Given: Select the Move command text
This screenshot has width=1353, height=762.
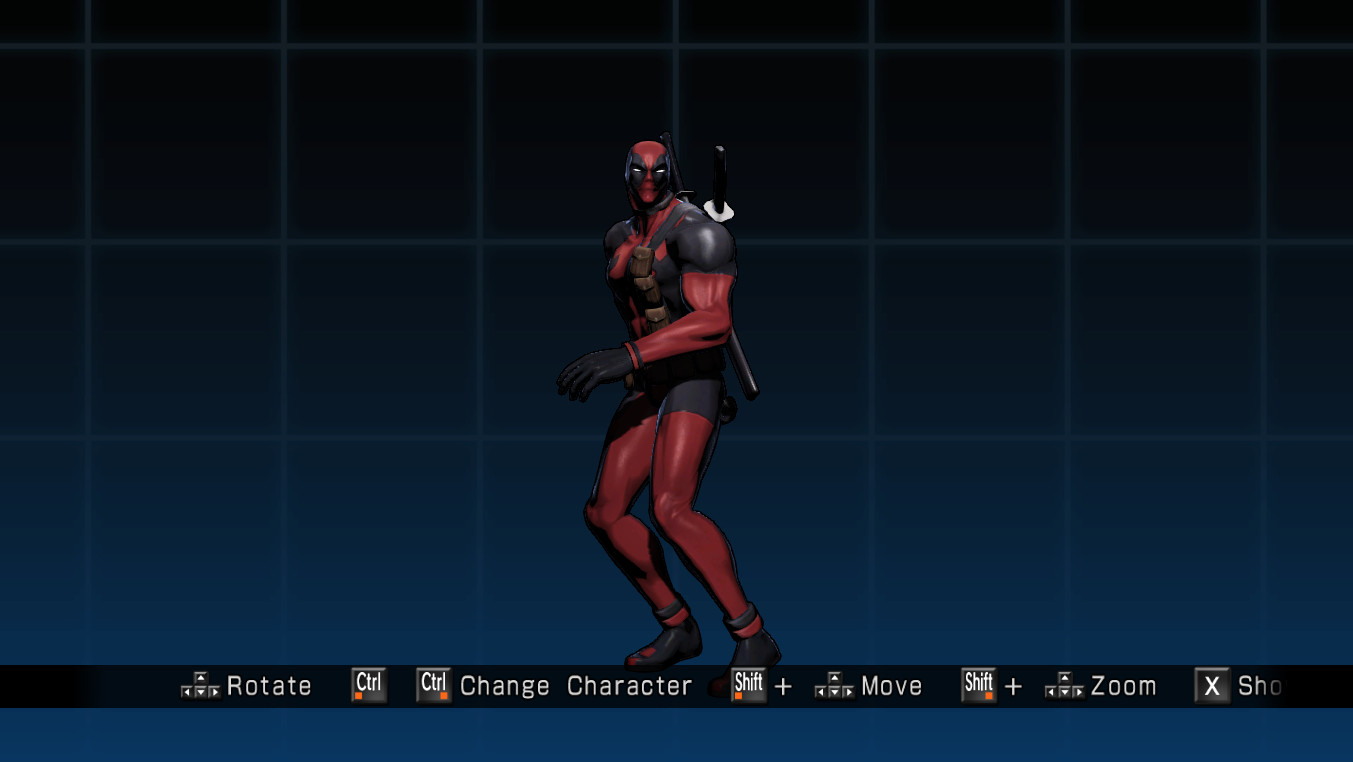Looking at the screenshot, I should pyautogui.click(x=892, y=686).
